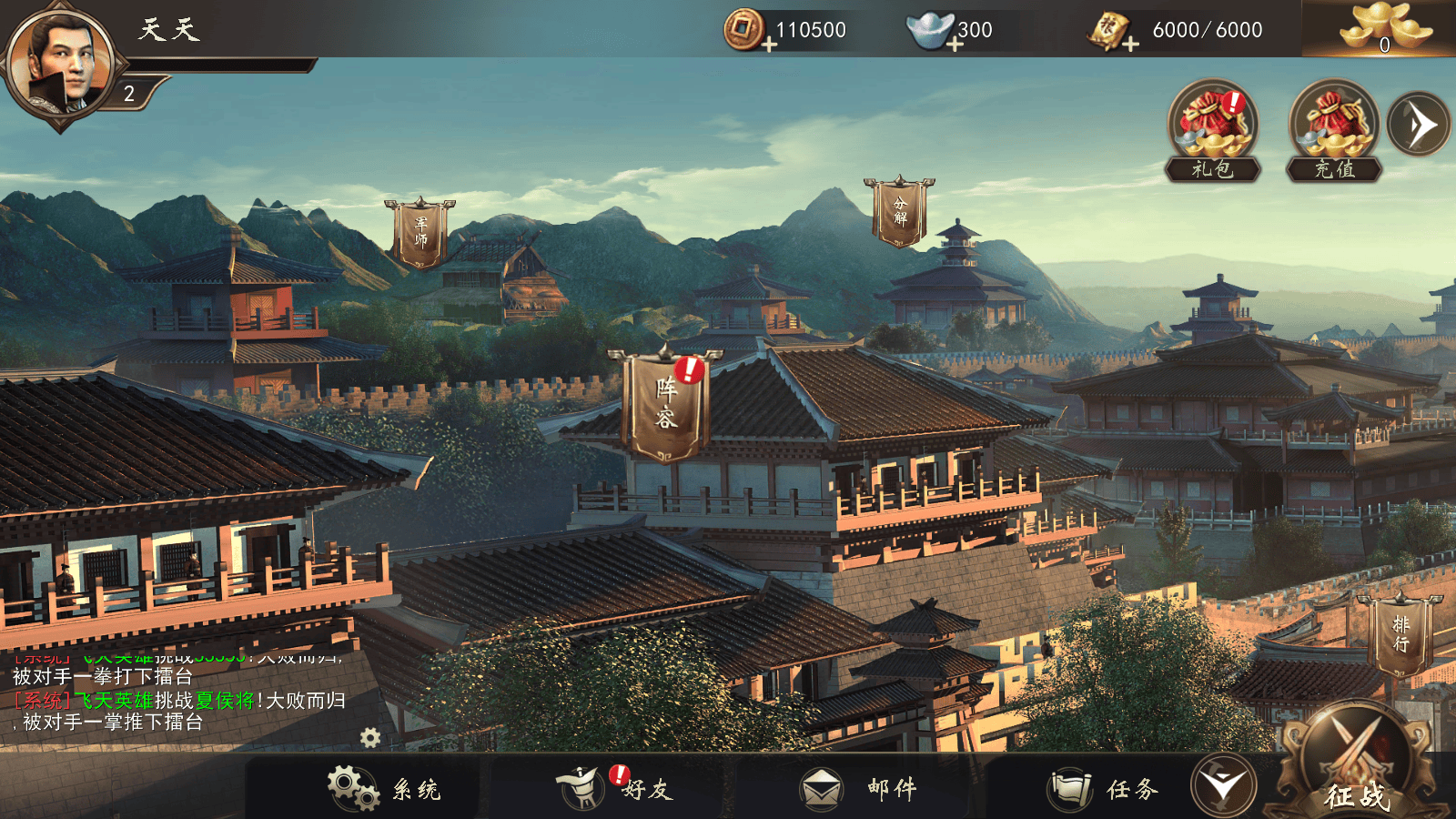Show the 排行 ranking banner
Image resolution: width=1456 pixels, height=819 pixels.
pyautogui.click(x=1400, y=634)
